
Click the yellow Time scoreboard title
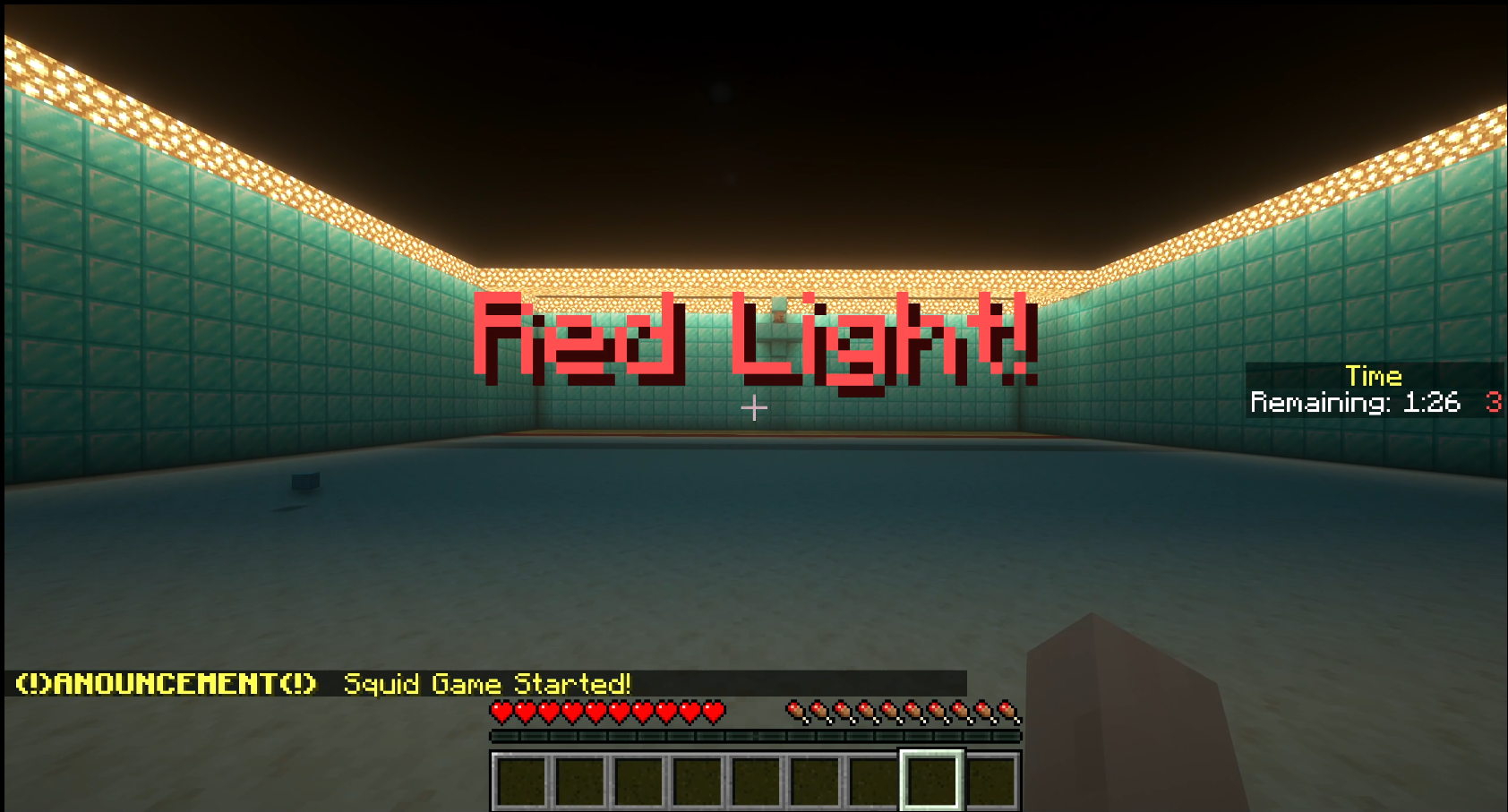tap(1373, 377)
